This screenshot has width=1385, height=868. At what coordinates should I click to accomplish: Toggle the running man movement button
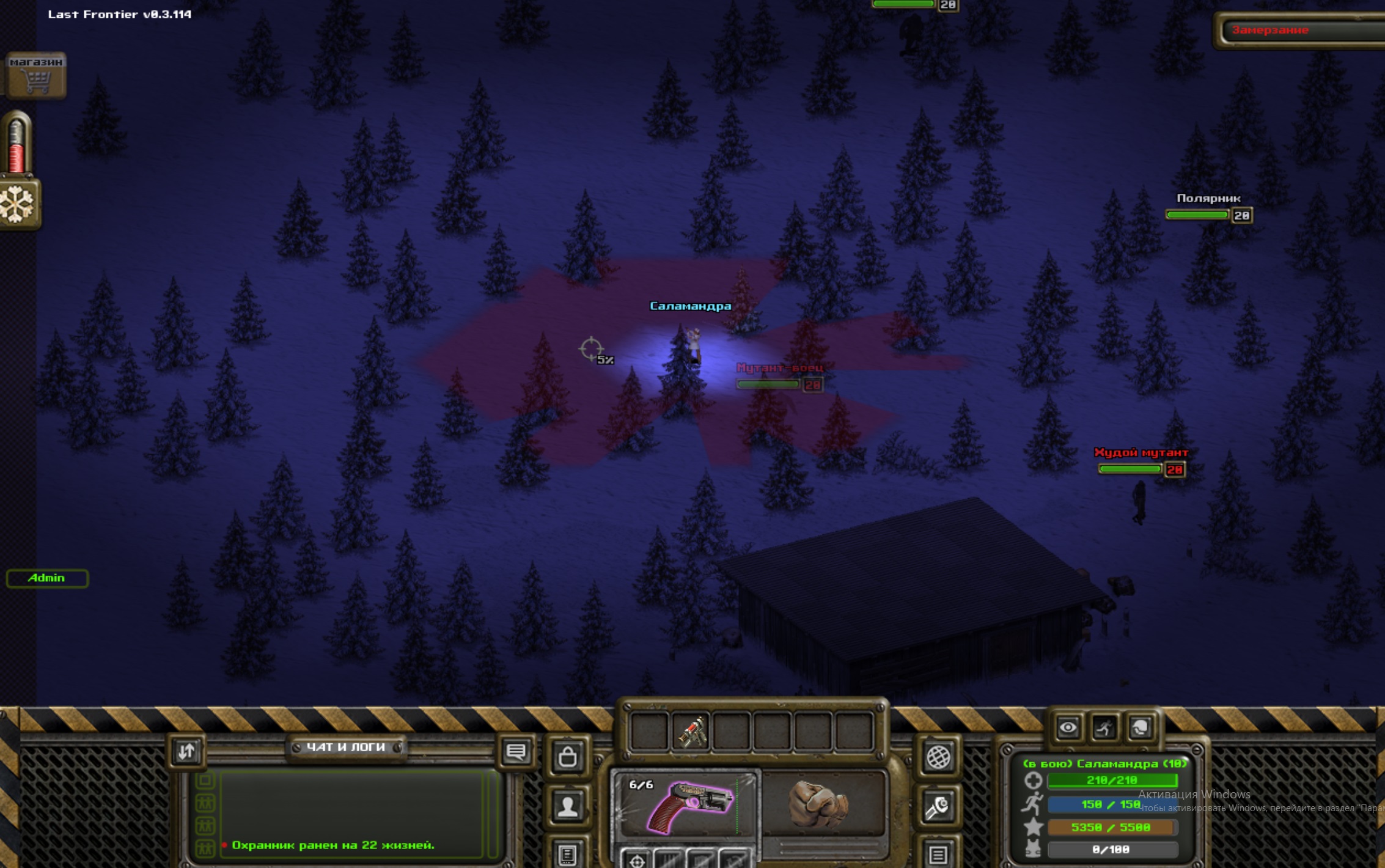click(1104, 728)
